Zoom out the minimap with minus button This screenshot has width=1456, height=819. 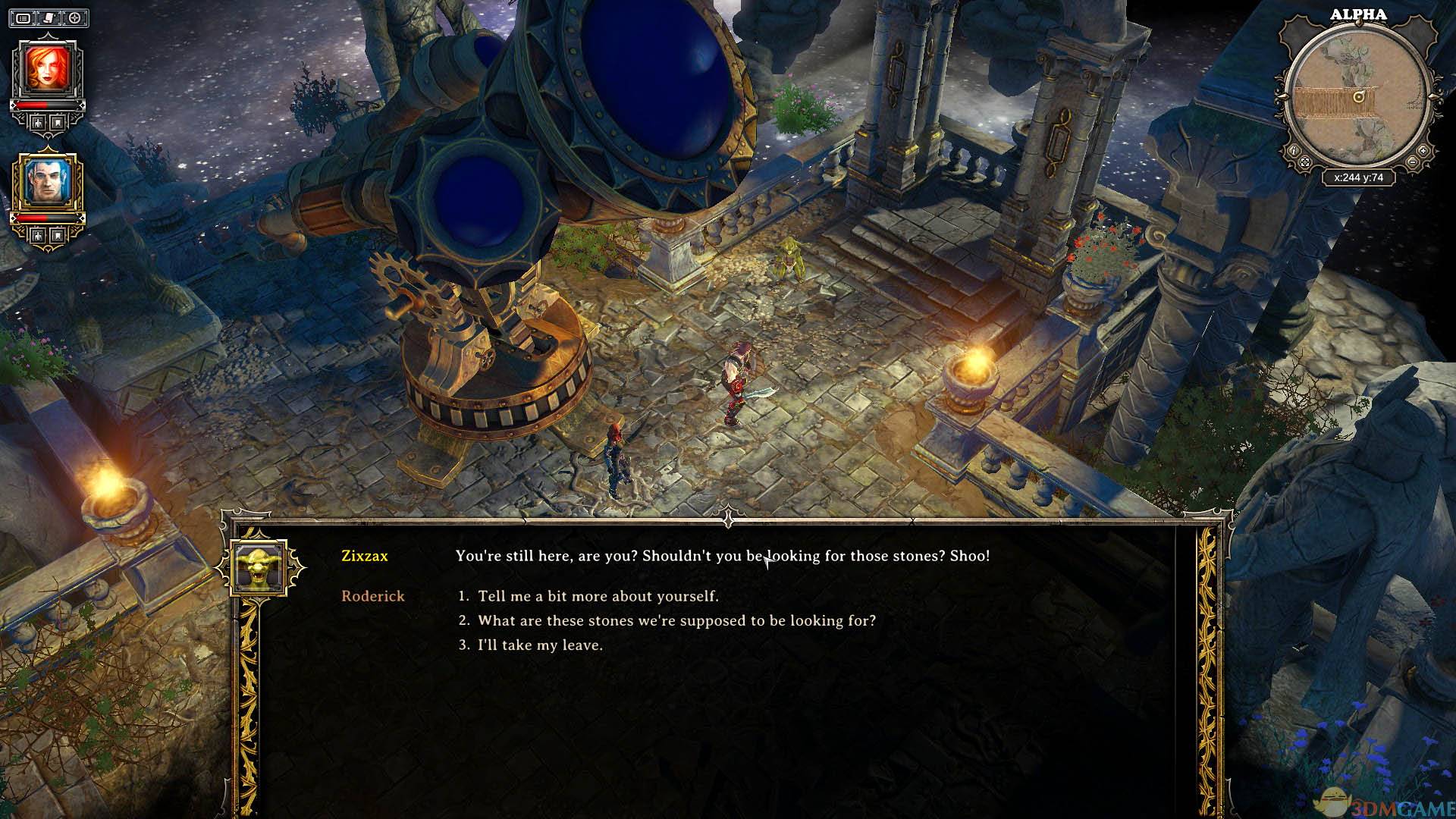coord(1412,162)
